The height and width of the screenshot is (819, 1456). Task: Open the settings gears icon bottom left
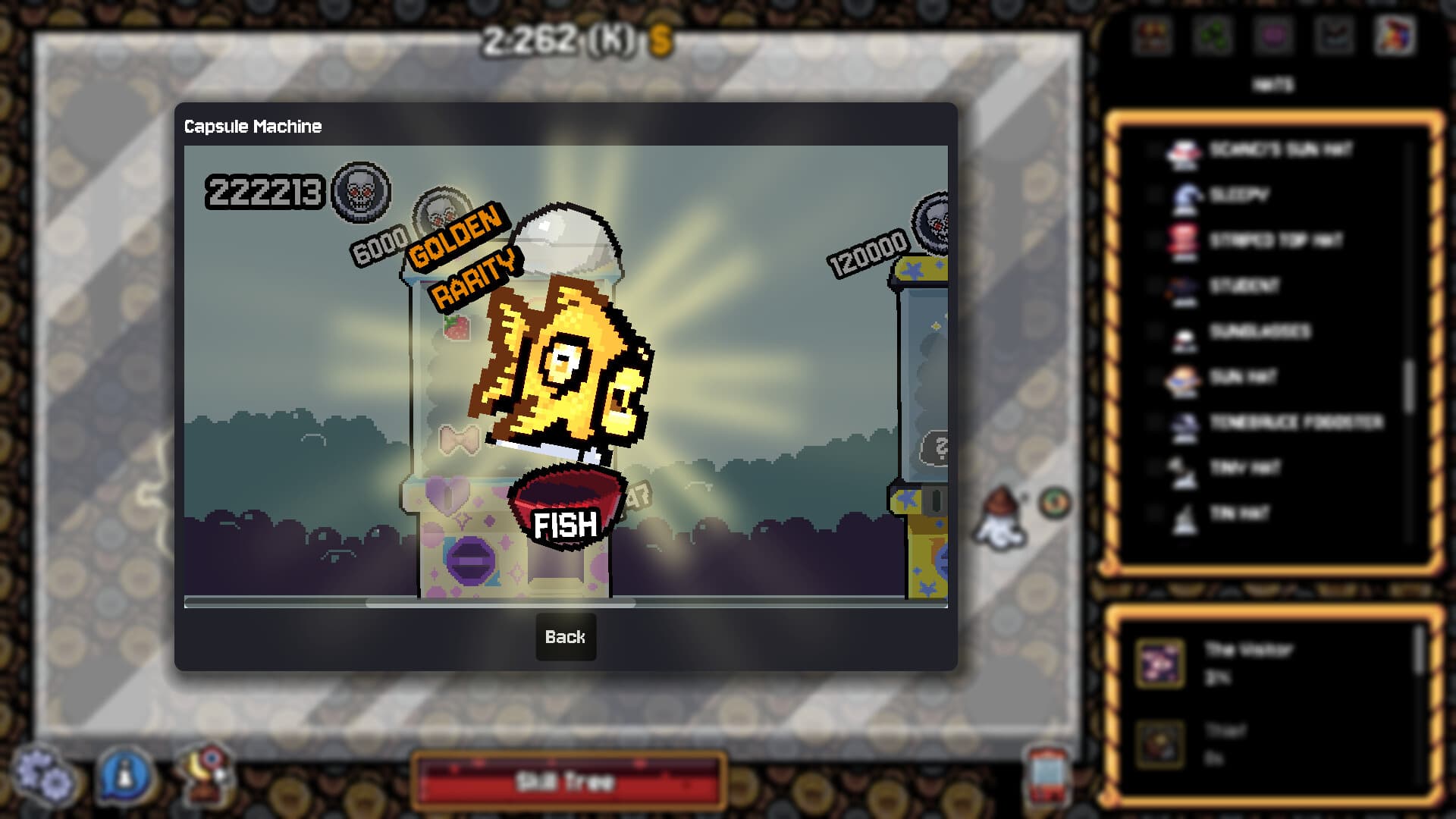point(43,775)
